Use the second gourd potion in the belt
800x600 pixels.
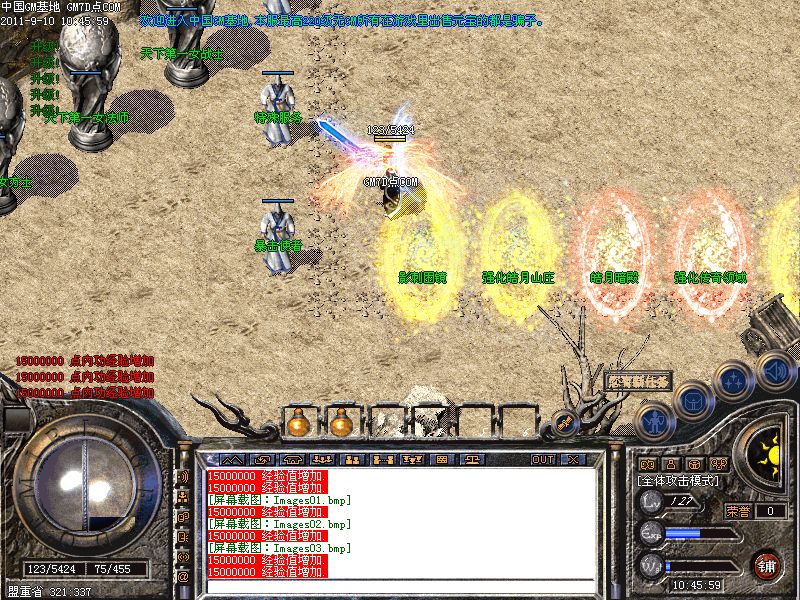341,424
